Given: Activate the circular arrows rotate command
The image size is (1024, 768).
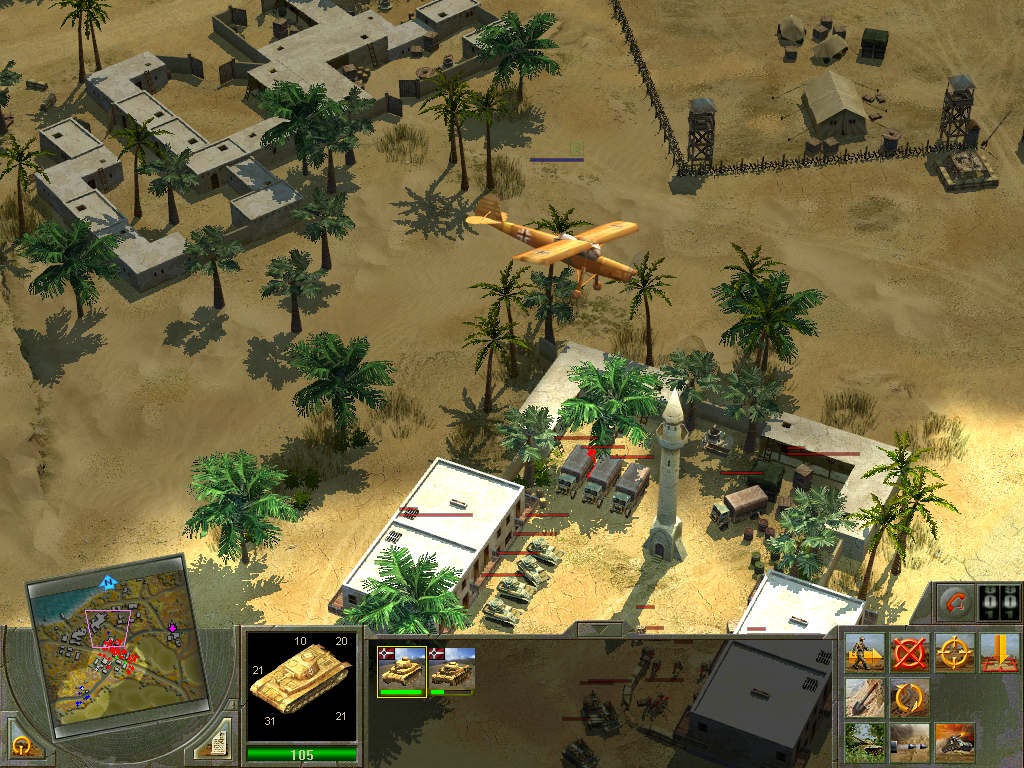Looking at the screenshot, I should 909,697.
